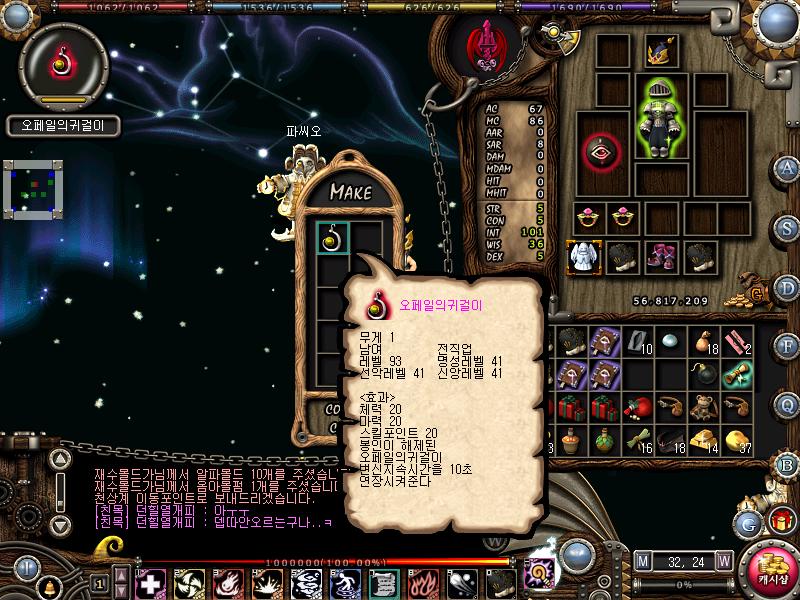The image size is (800, 600).
Task: Click the round A shortcut button
Action: pos(787,167)
